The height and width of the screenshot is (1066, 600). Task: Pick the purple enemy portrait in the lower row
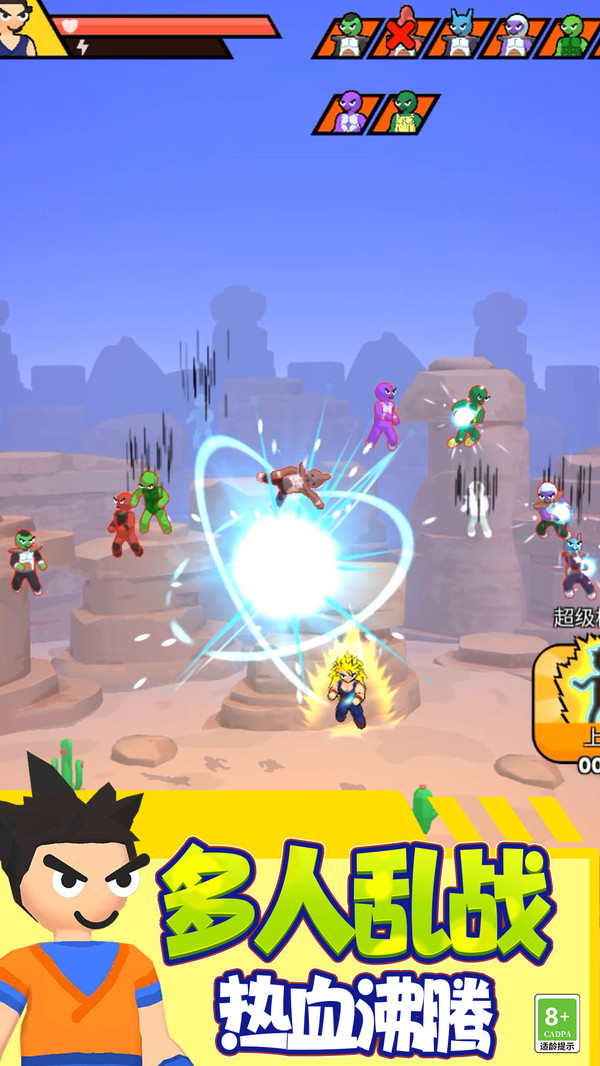click(348, 113)
